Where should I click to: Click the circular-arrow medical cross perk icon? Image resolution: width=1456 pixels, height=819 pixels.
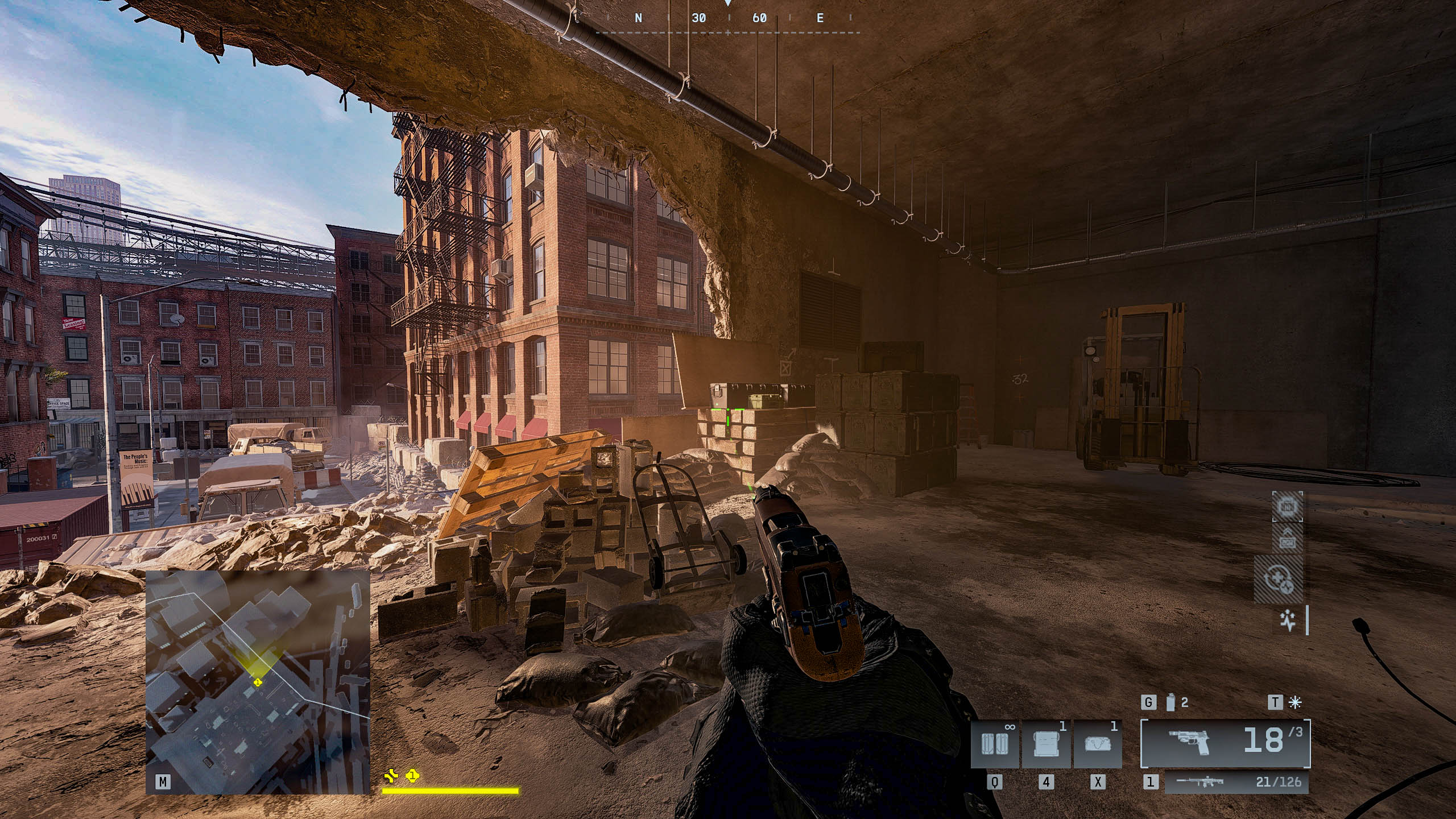[x=1278, y=581]
